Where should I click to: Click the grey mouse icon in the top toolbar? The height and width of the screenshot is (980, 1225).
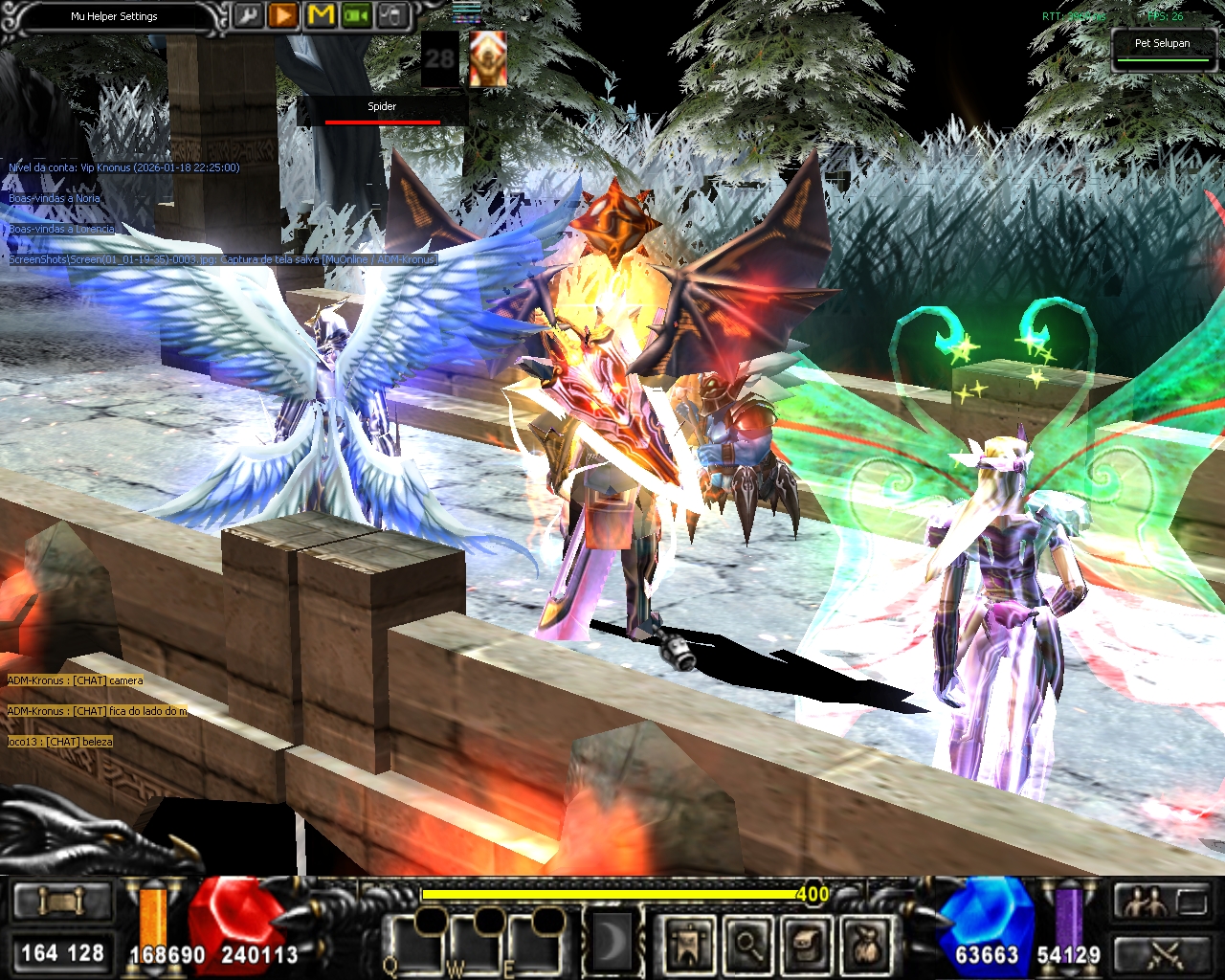[391, 16]
